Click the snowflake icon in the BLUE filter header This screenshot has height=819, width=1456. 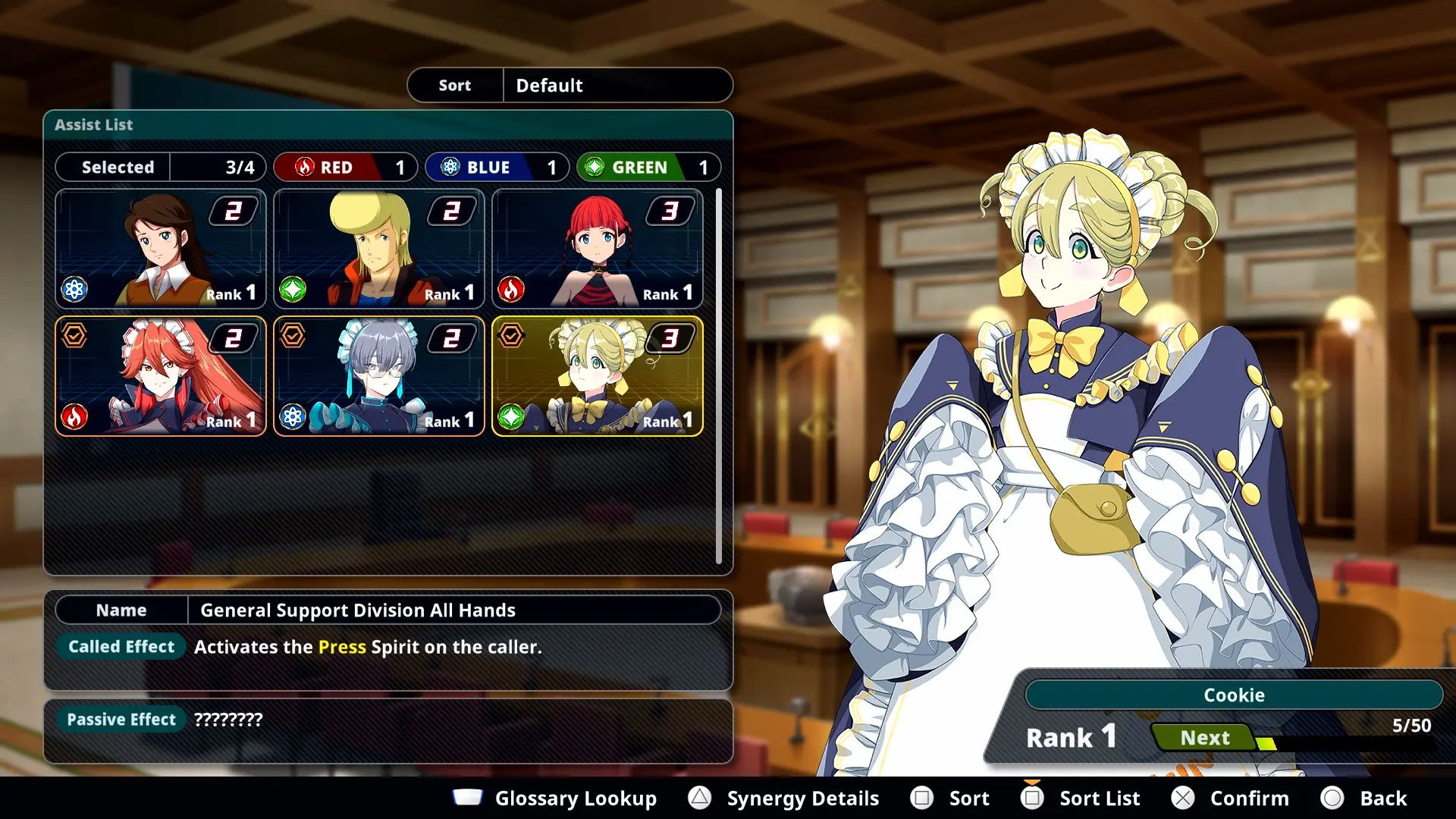click(x=451, y=167)
